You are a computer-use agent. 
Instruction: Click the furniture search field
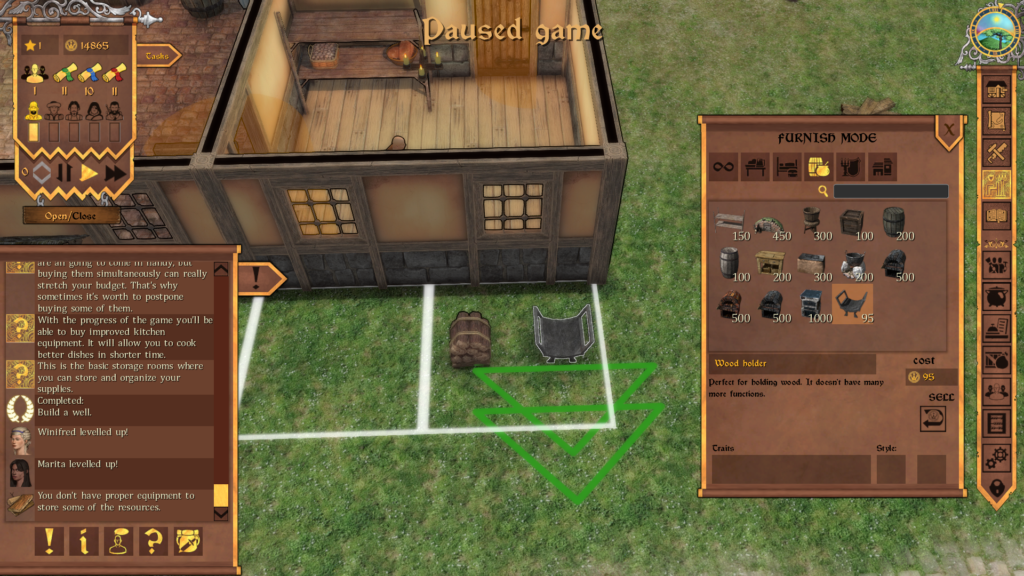coord(890,191)
